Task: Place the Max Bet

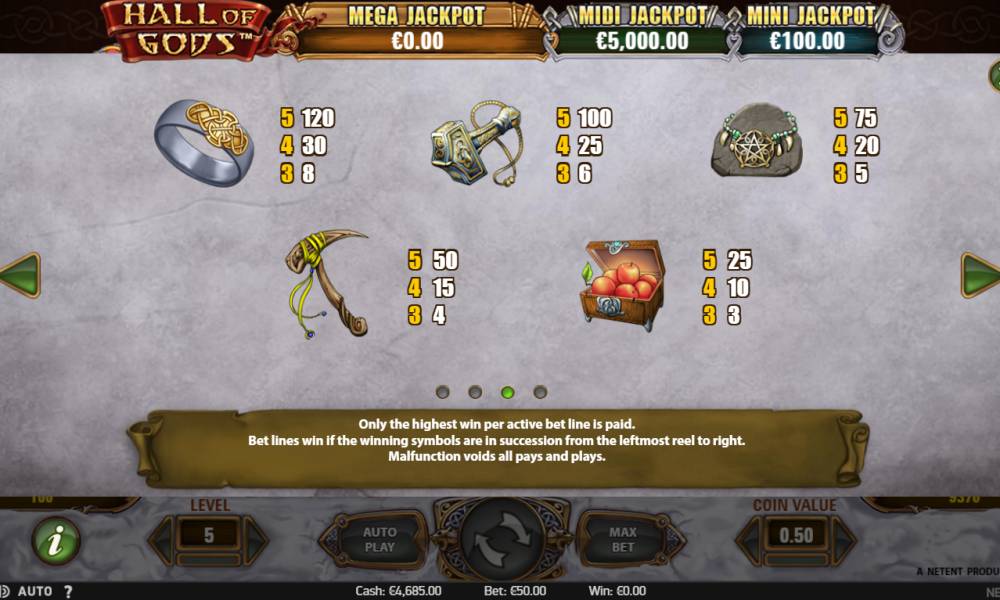Action: click(623, 540)
